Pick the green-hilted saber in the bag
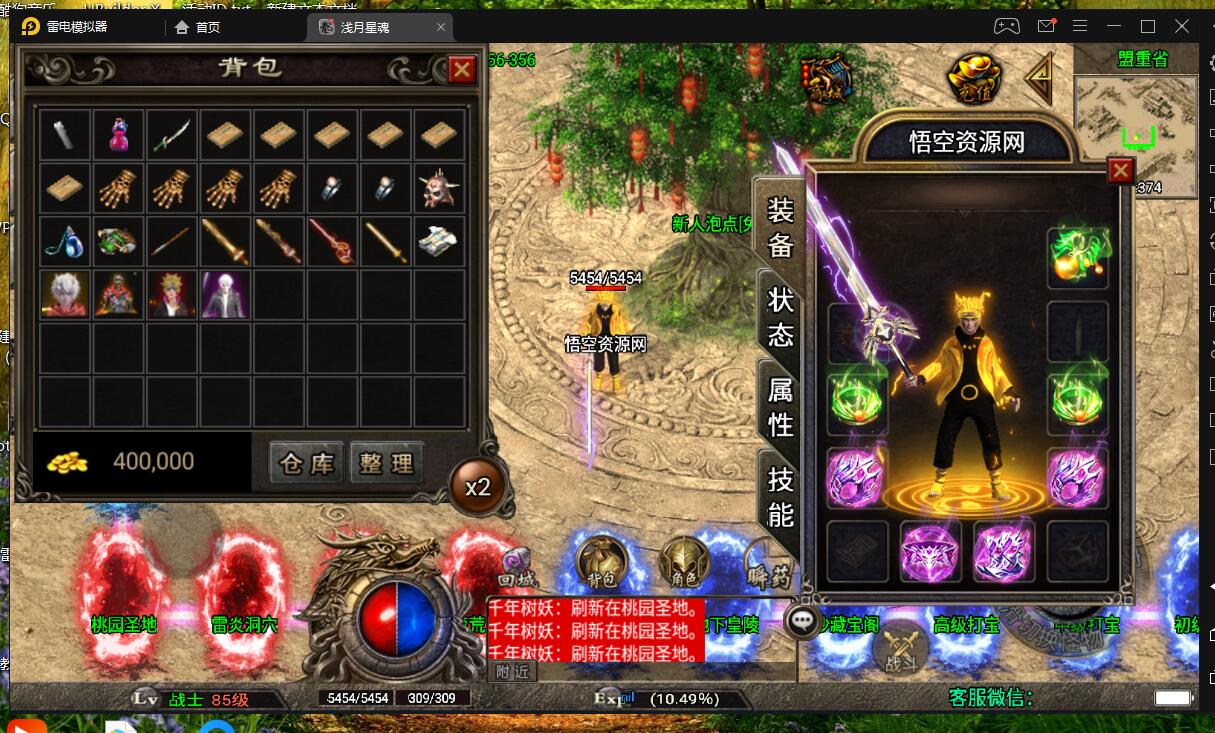Screen dimensions: 1215x733 173,134
